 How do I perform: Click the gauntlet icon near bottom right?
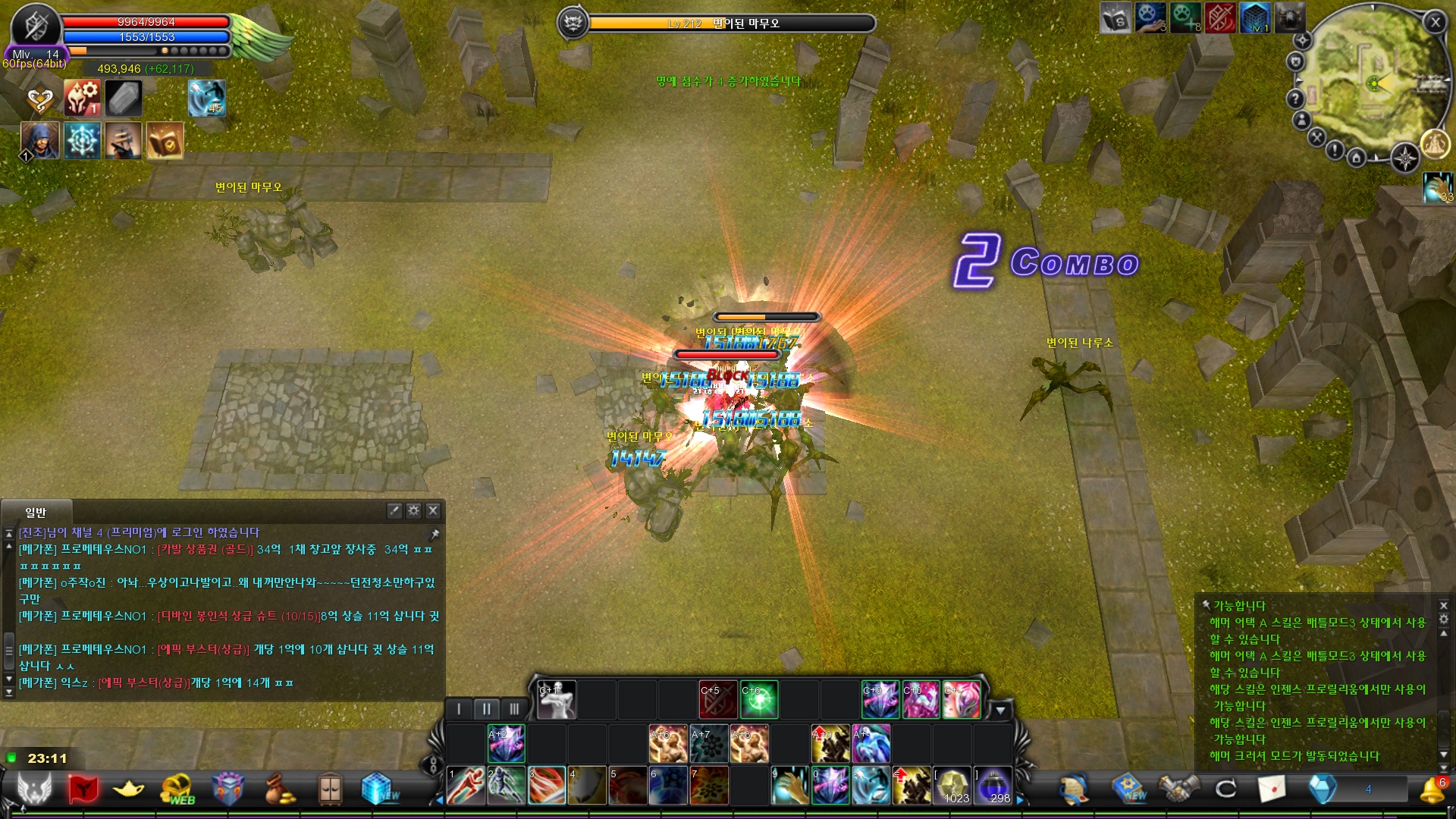click(x=1178, y=790)
